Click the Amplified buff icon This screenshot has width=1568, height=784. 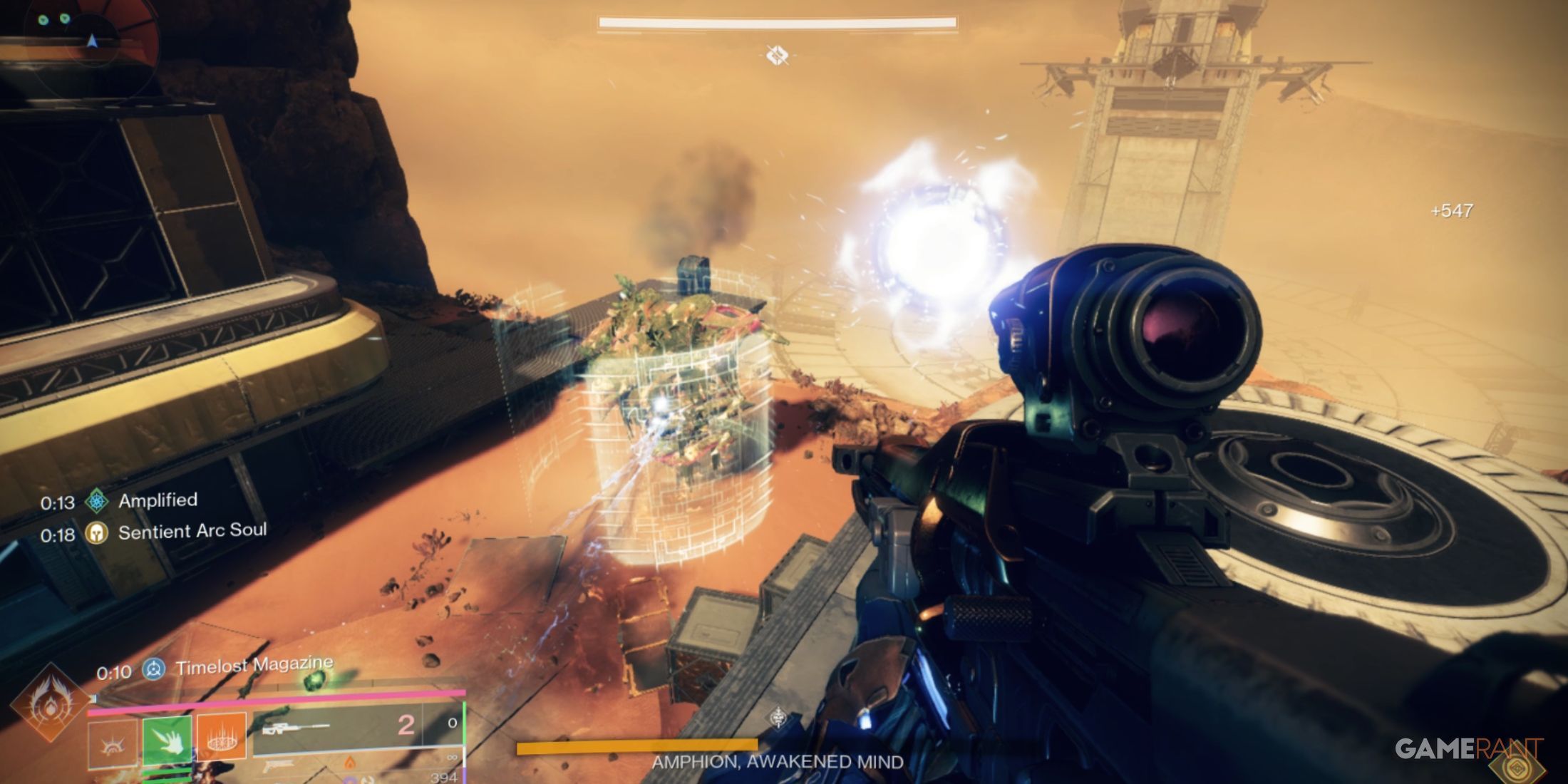pyautogui.click(x=97, y=501)
